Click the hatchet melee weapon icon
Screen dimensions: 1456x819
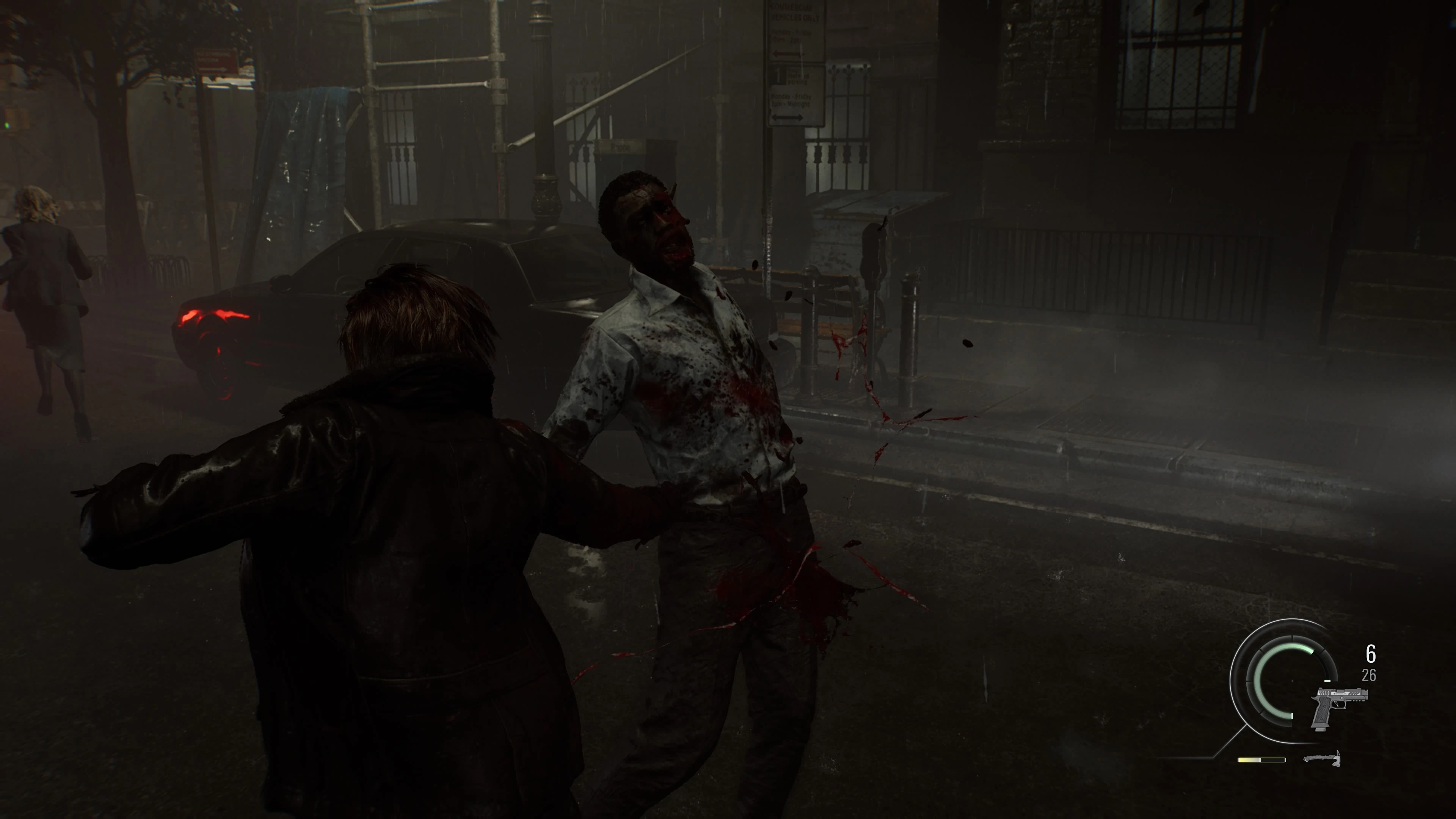coord(1323,758)
